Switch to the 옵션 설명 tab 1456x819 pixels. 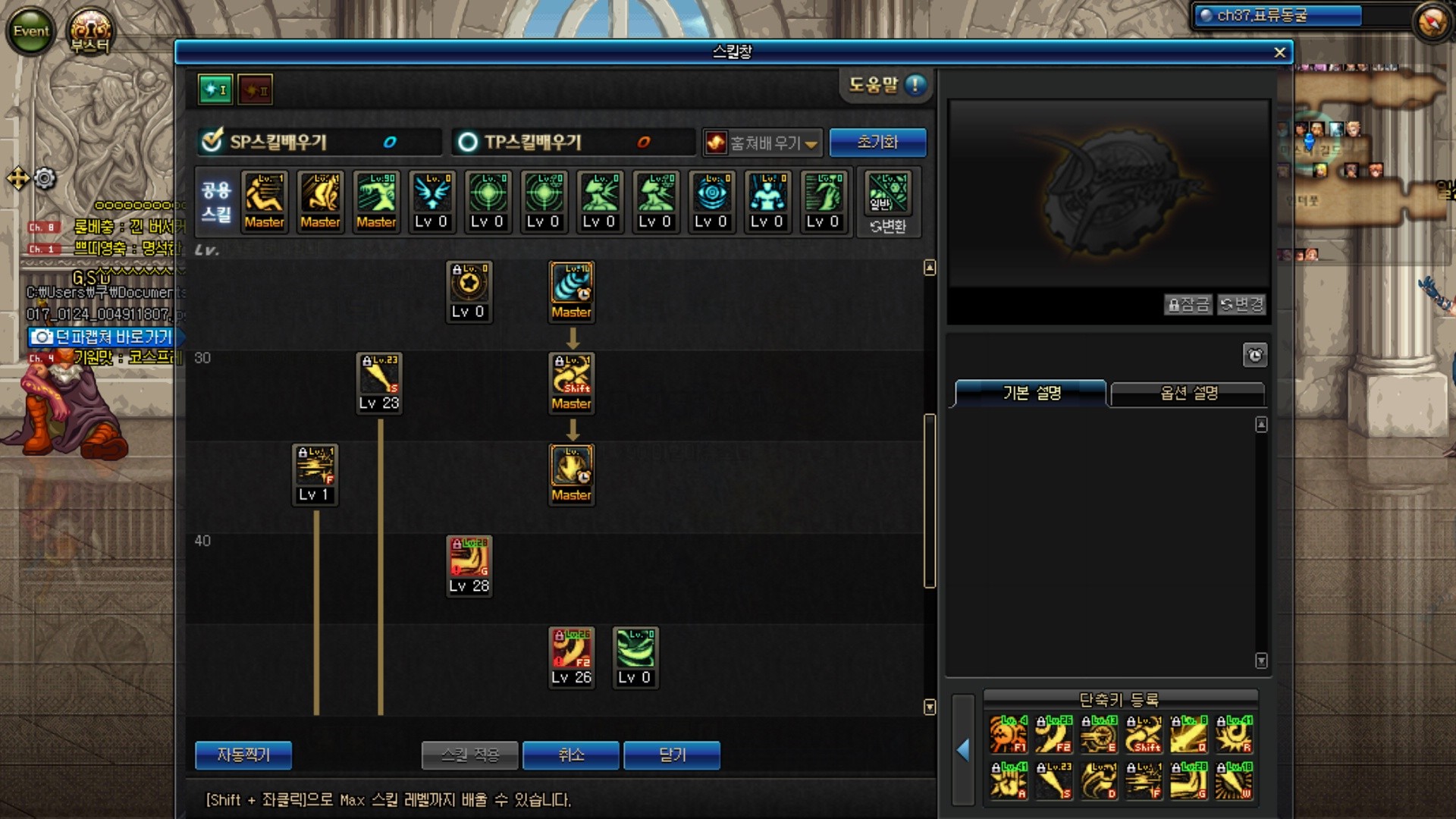point(1188,393)
